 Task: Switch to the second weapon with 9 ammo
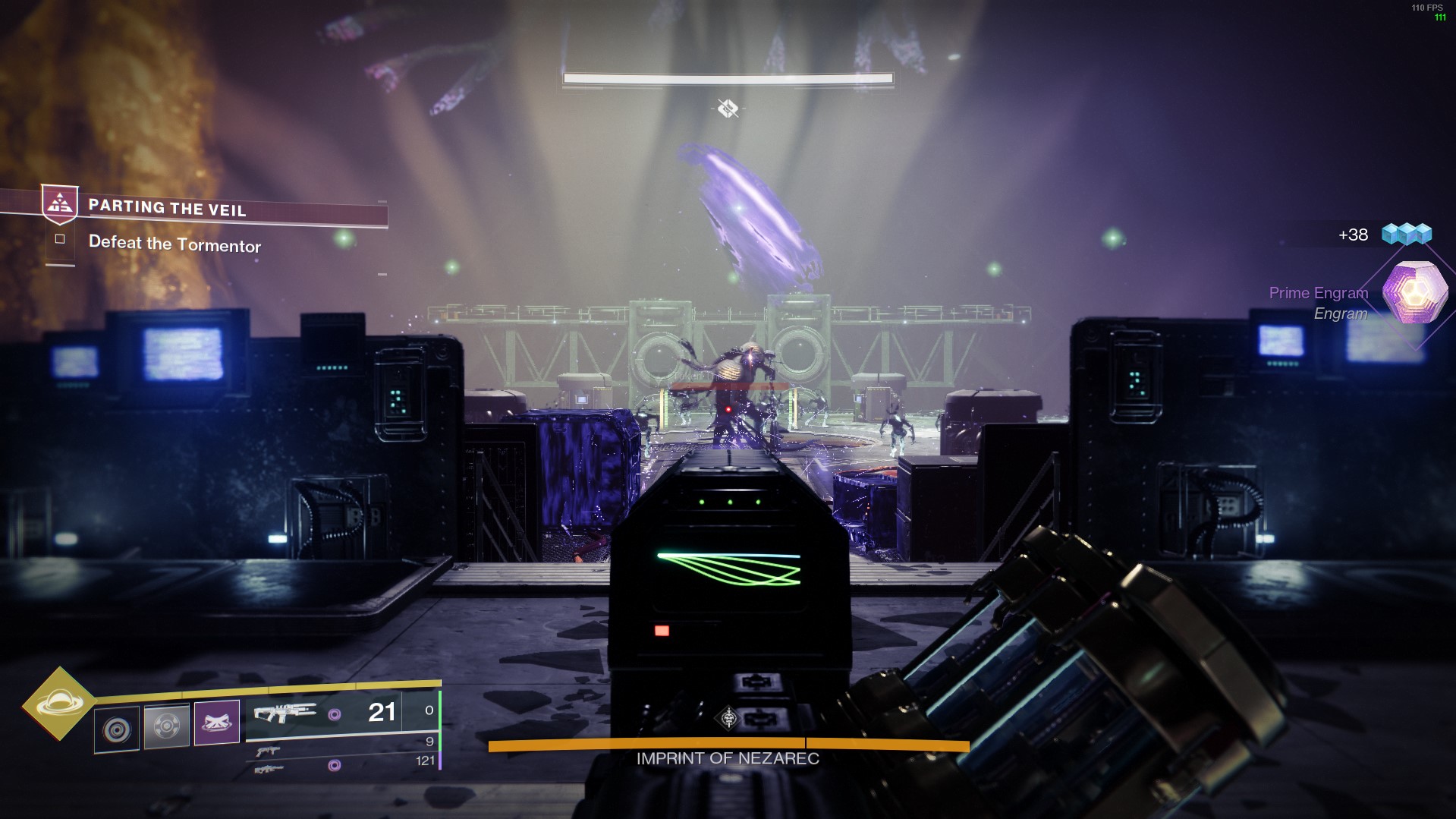tap(268, 751)
